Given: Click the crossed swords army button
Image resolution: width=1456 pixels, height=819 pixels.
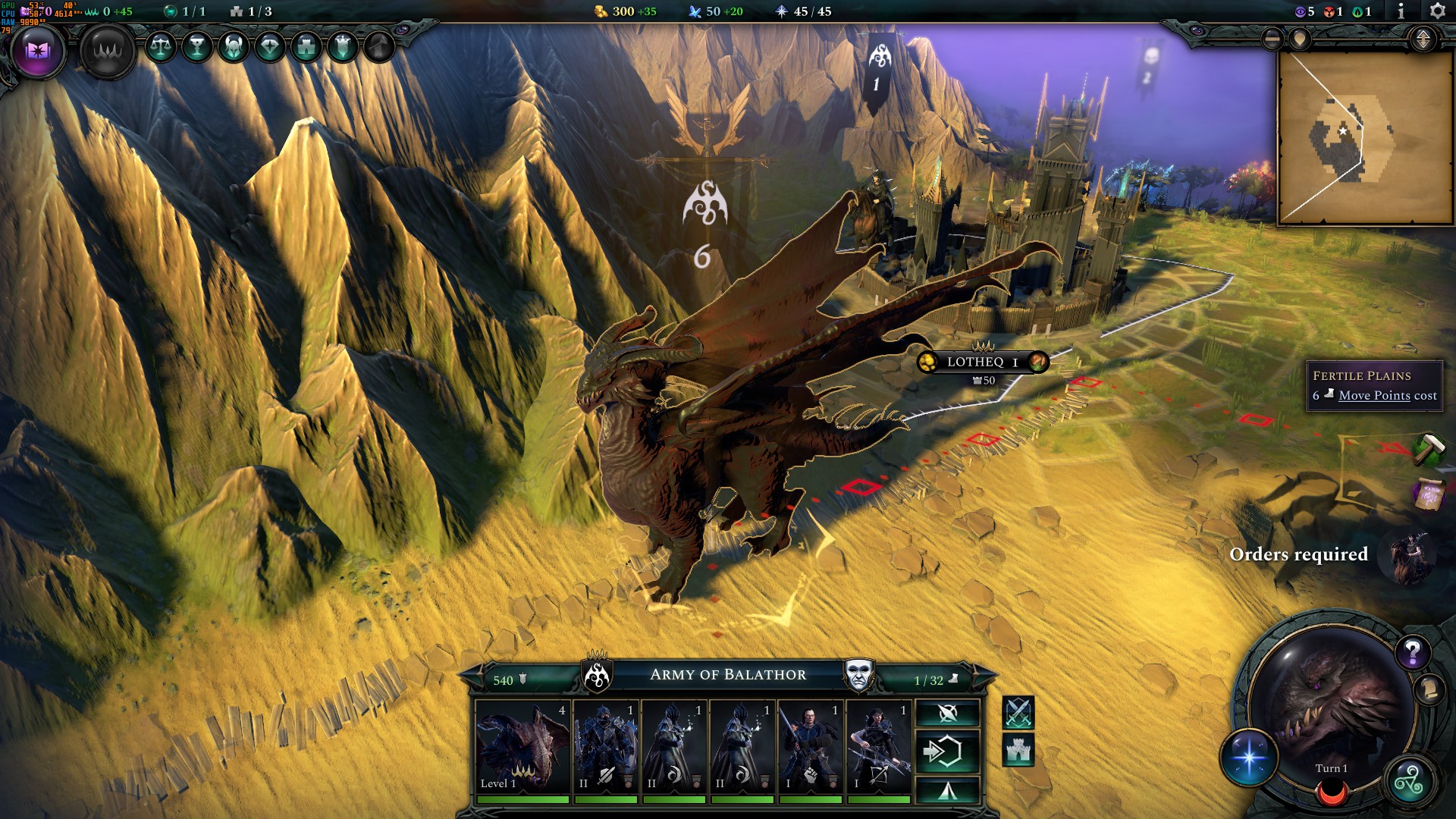Looking at the screenshot, I should (x=1018, y=713).
